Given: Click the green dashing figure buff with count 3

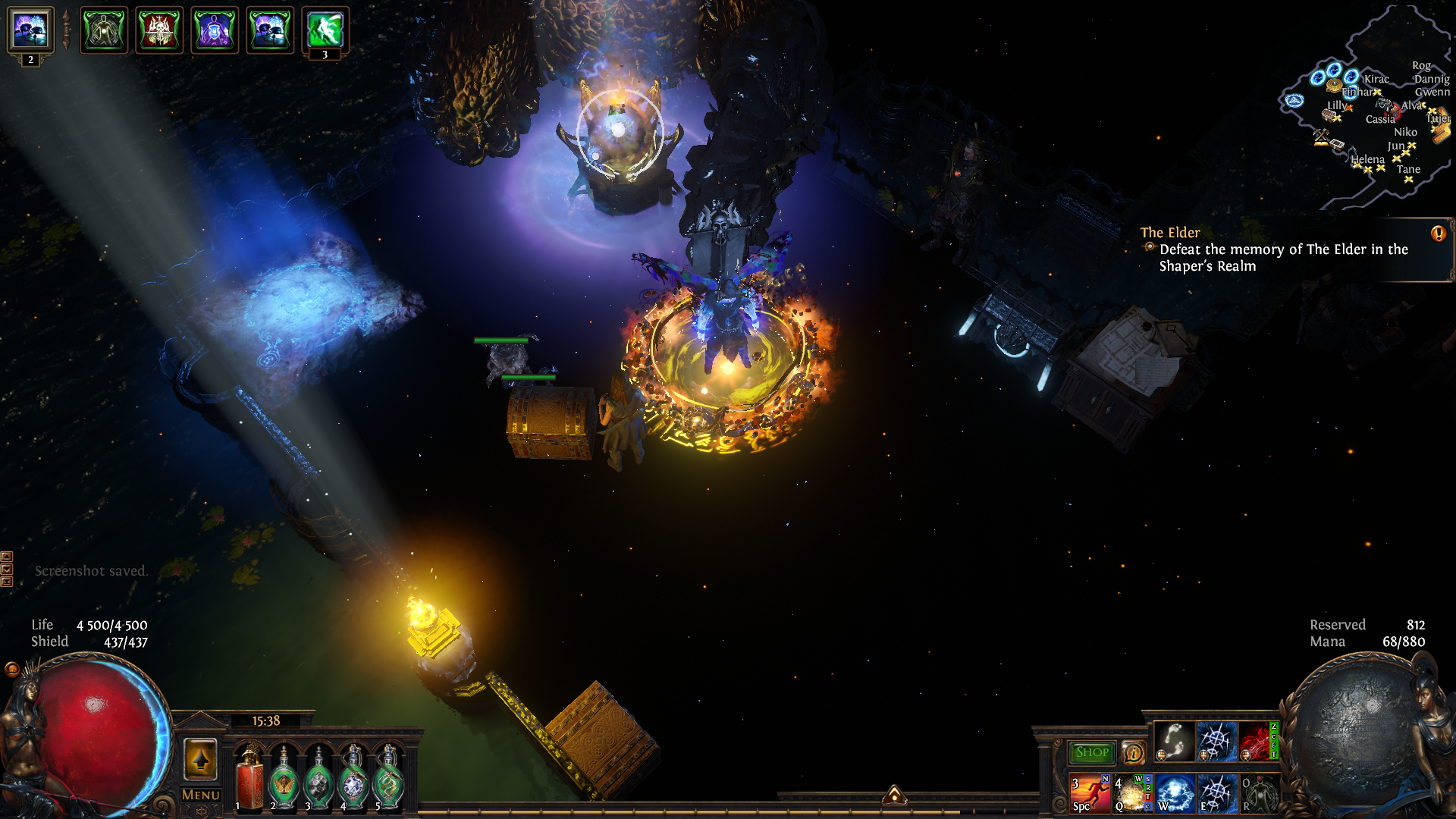Looking at the screenshot, I should pyautogui.click(x=325, y=30).
